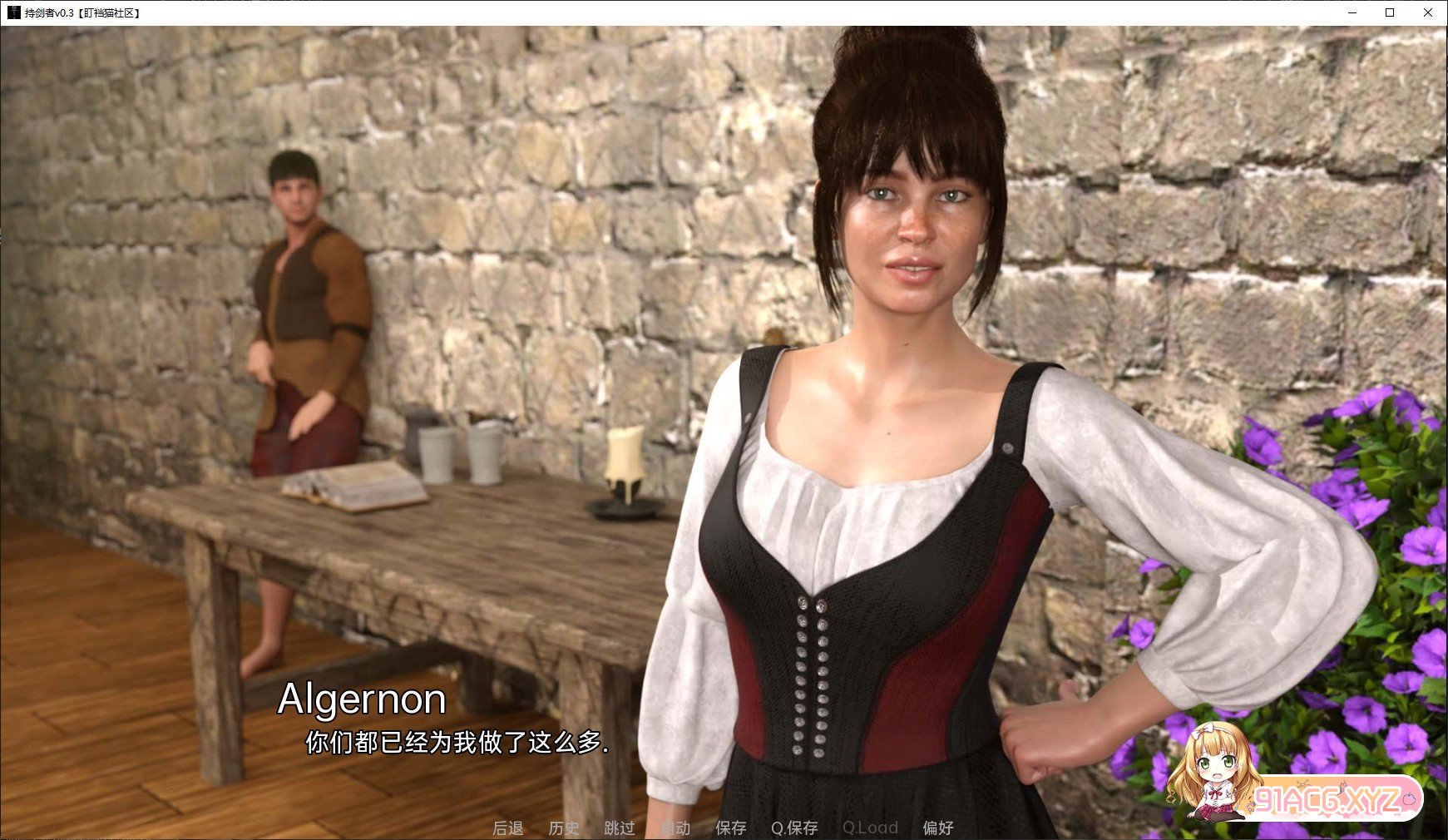Open the 保存 save game screen
Screen dimensions: 1448x840
(x=730, y=828)
